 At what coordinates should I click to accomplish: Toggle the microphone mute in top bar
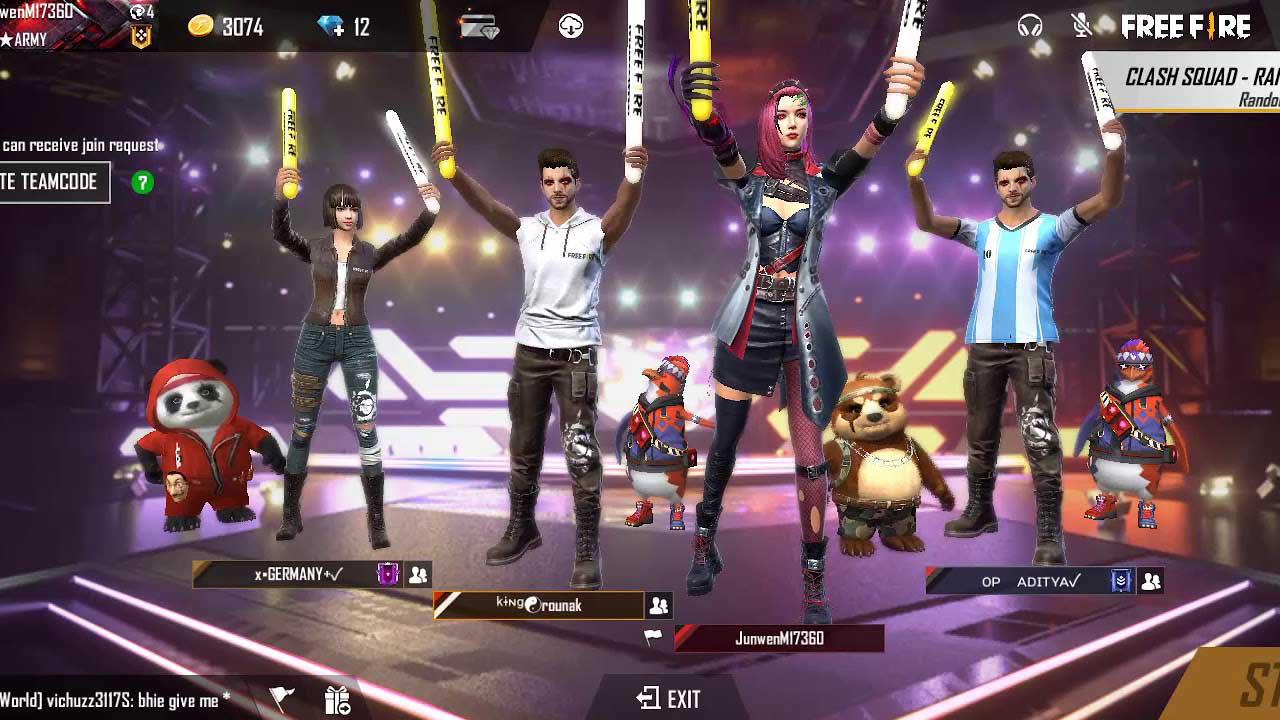coord(1079,25)
